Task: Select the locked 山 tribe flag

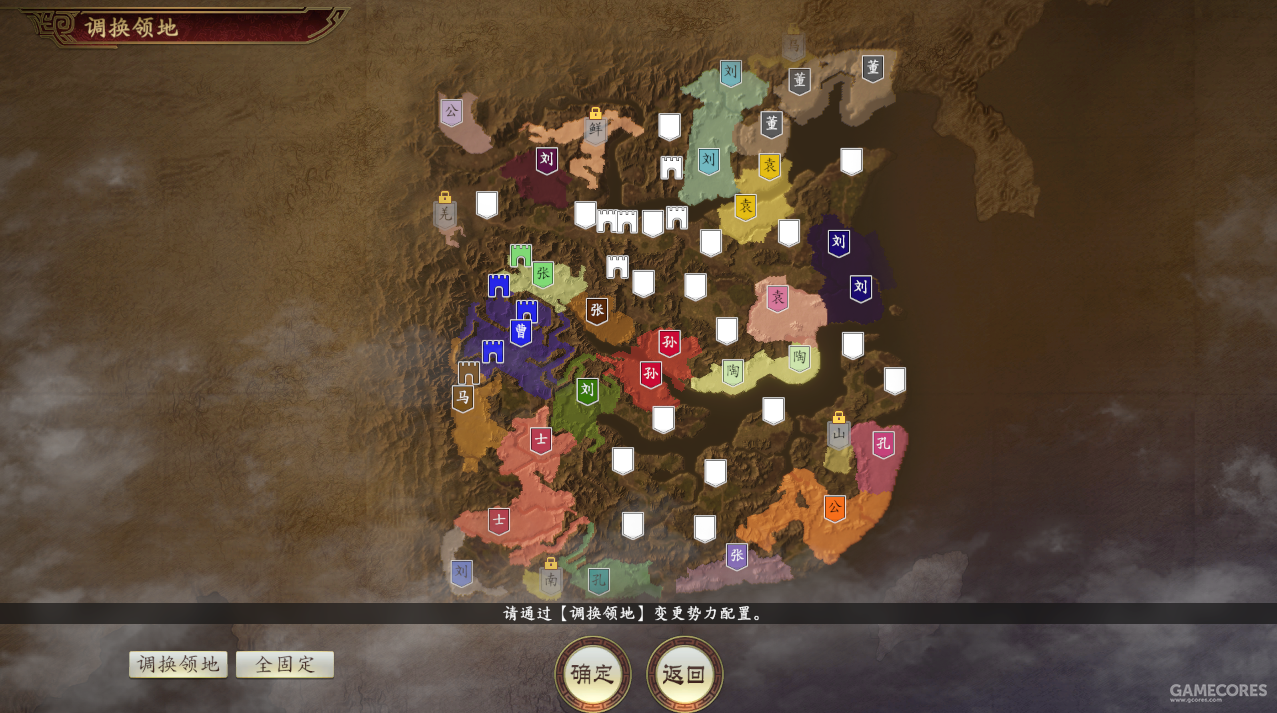Action: (x=839, y=435)
